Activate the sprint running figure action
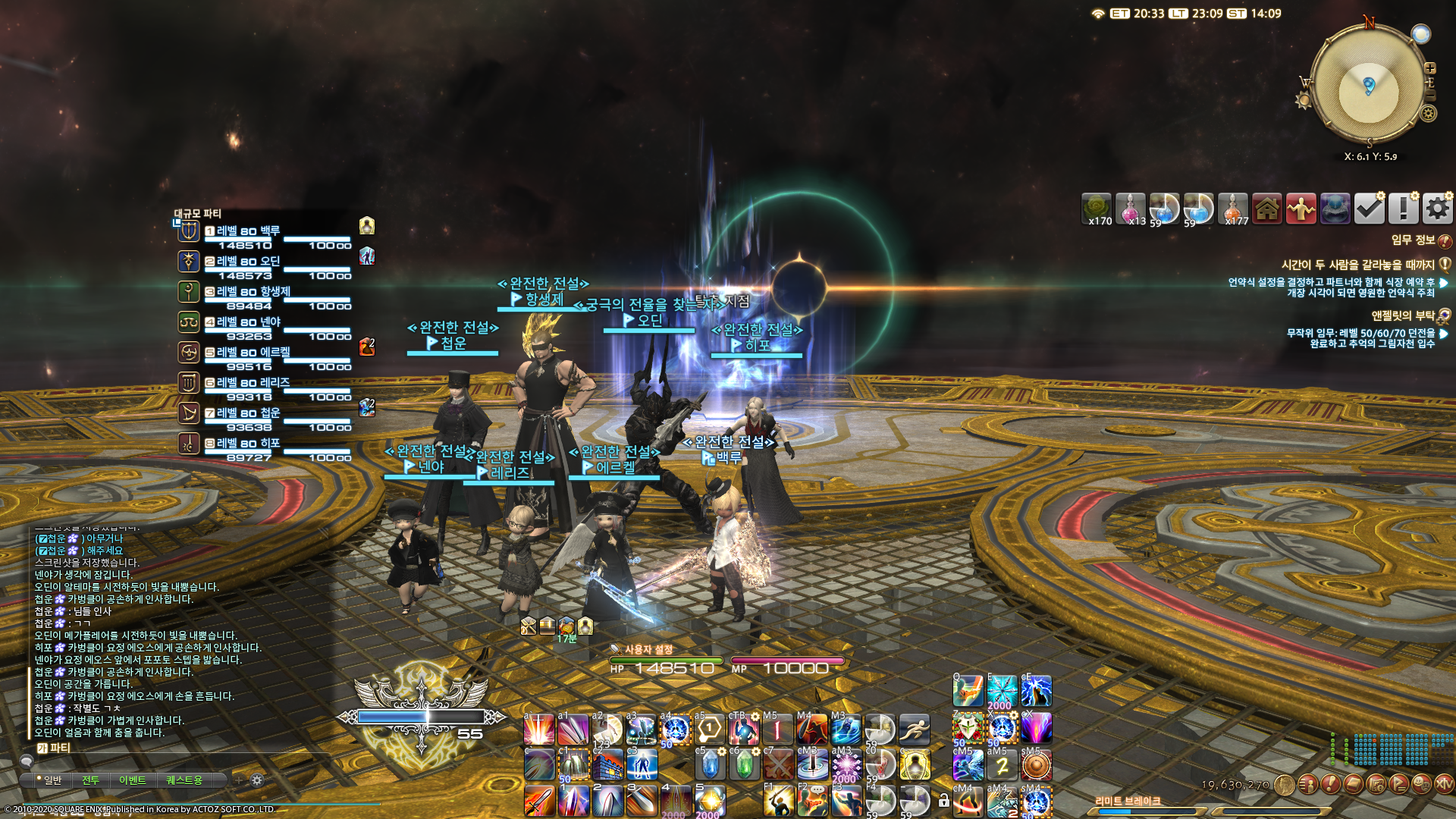Image resolution: width=1456 pixels, height=819 pixels. [x=915, y=730]
